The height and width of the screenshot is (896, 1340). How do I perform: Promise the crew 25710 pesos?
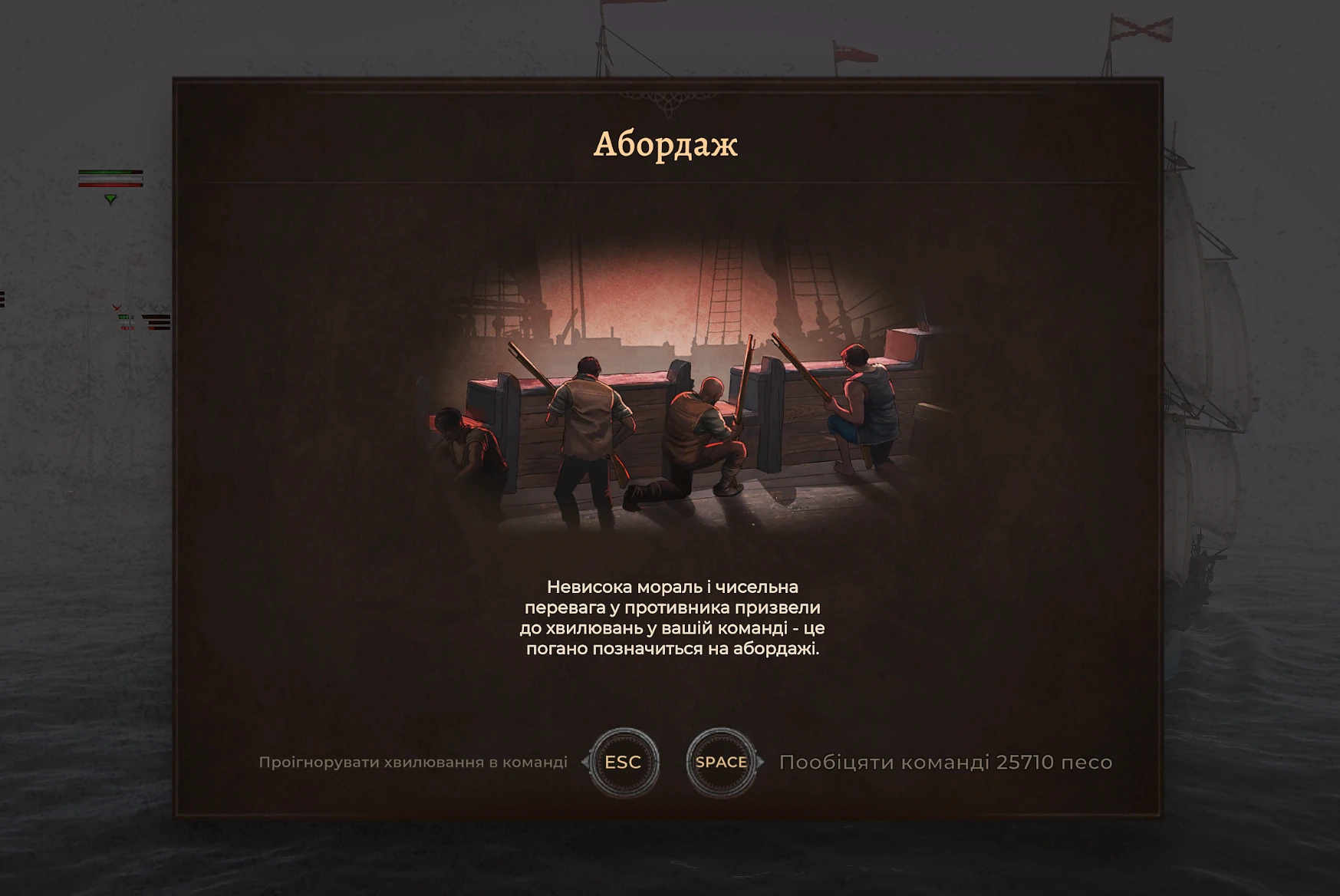tap(721, 762)
